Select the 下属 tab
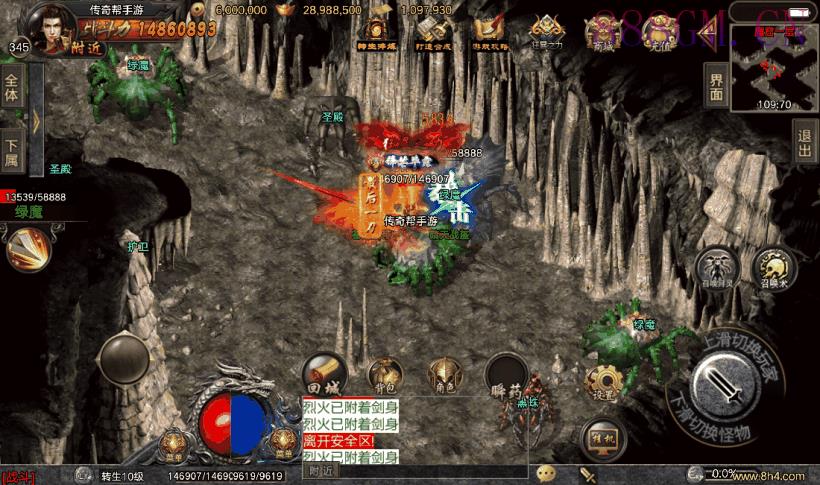This screenshot has width=820, height=485. tap(13, 150)
